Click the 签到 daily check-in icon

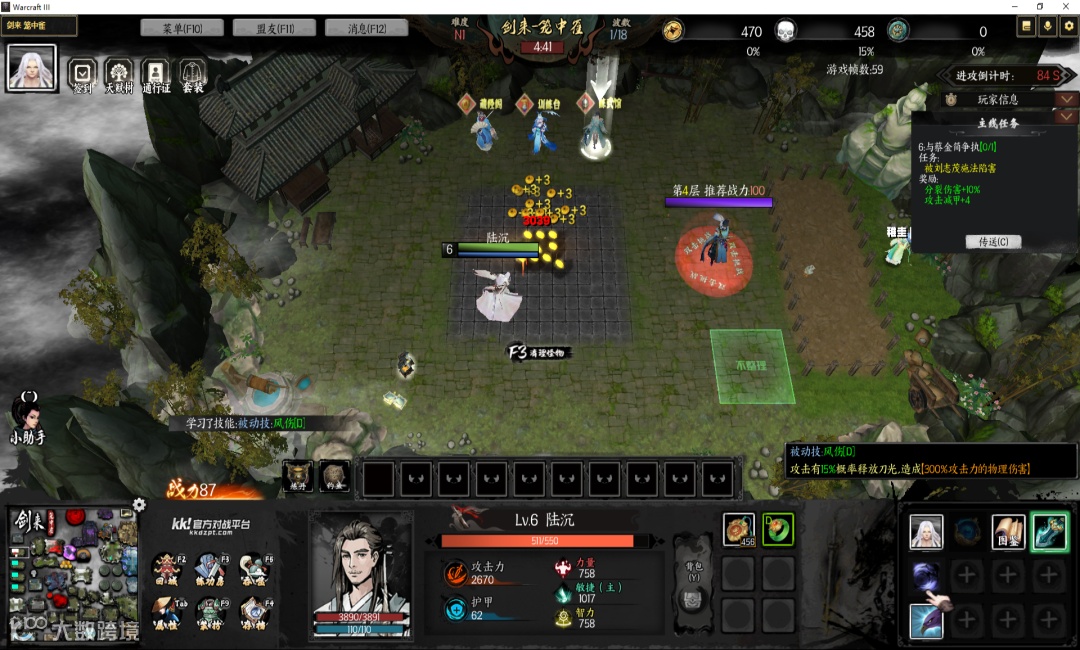pyautogui.click(x=83, y=73)
